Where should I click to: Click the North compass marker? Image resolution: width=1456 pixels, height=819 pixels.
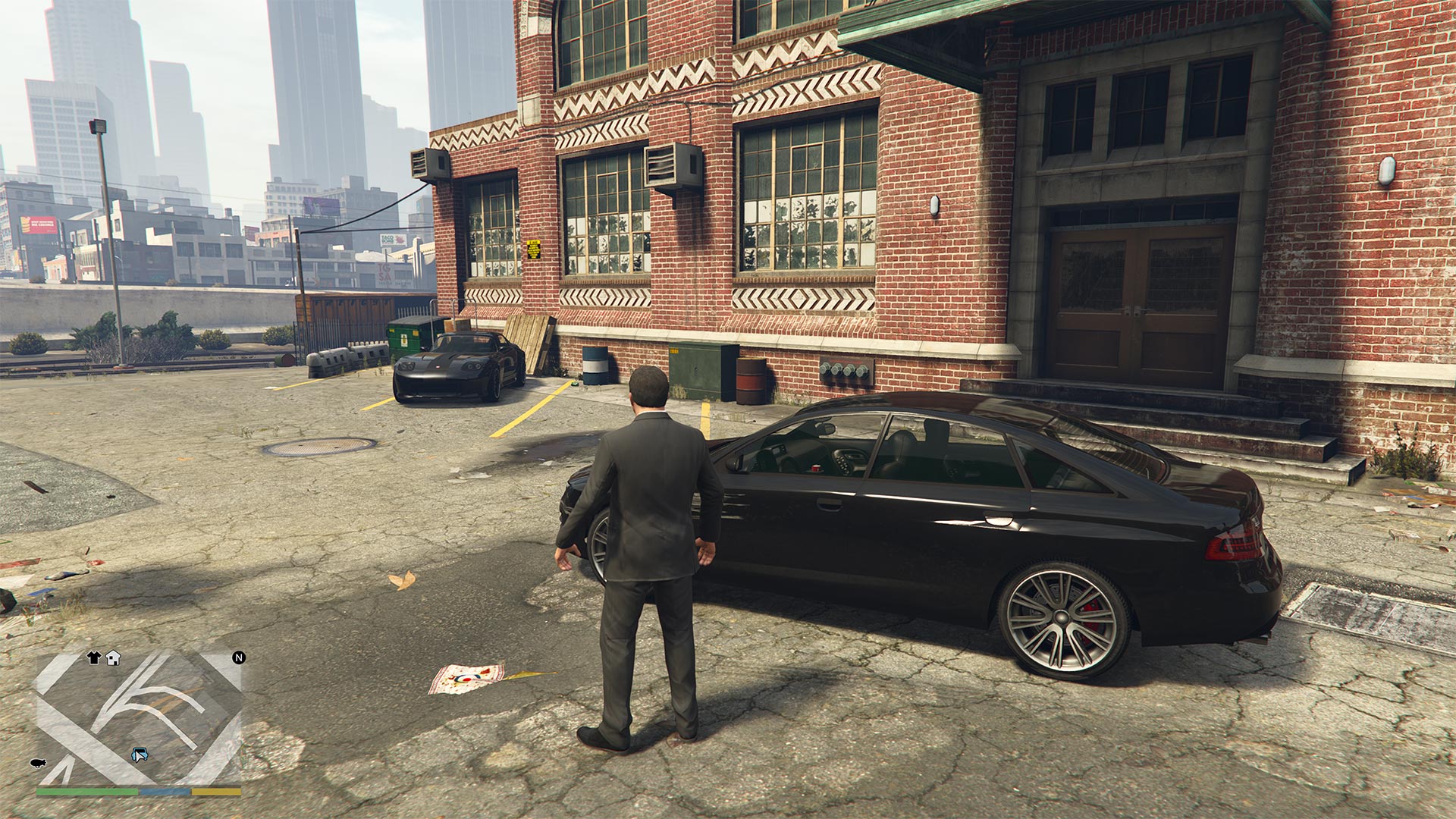point(239,657)
